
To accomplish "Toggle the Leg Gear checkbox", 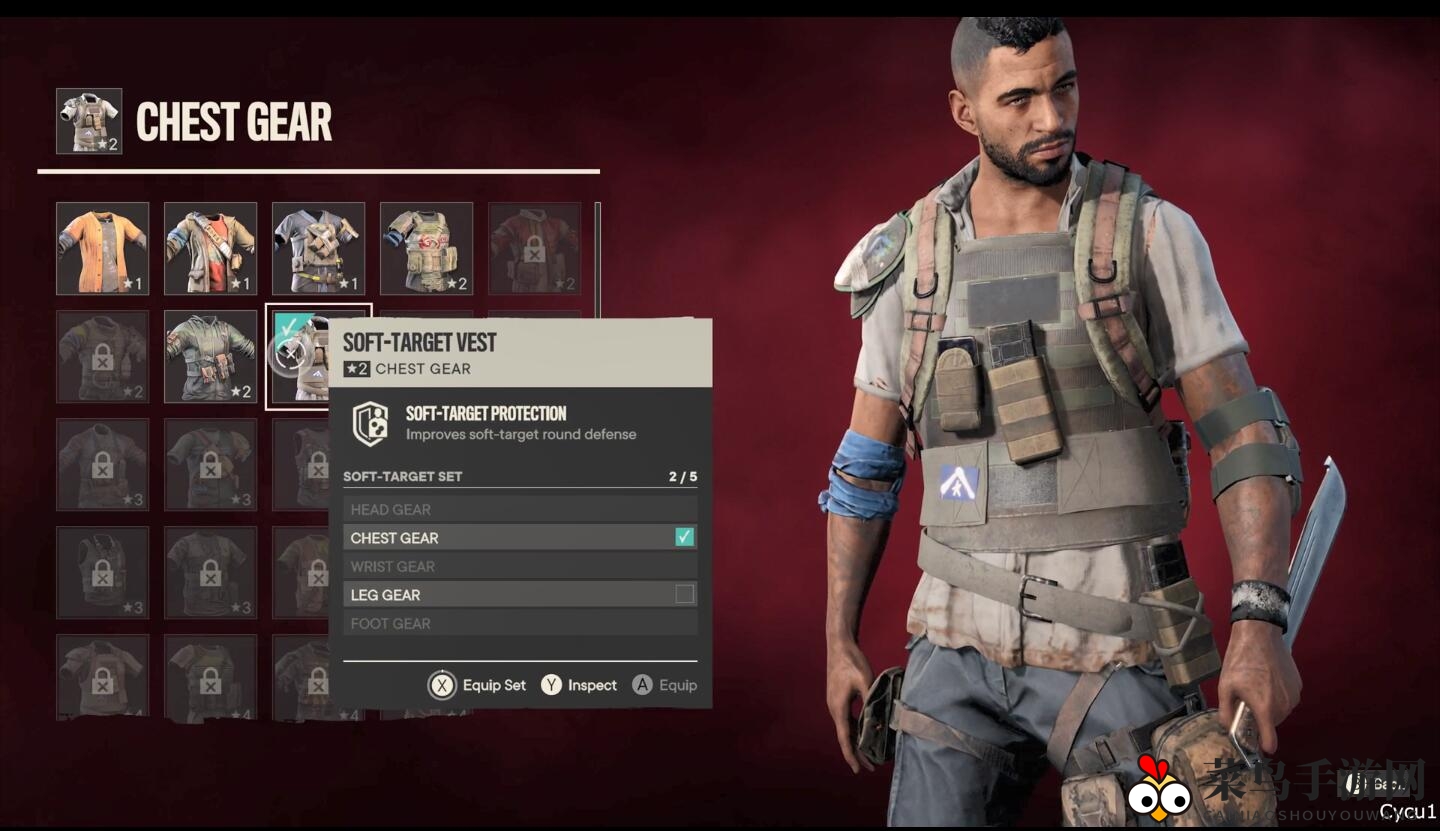I will click(684, 595).
